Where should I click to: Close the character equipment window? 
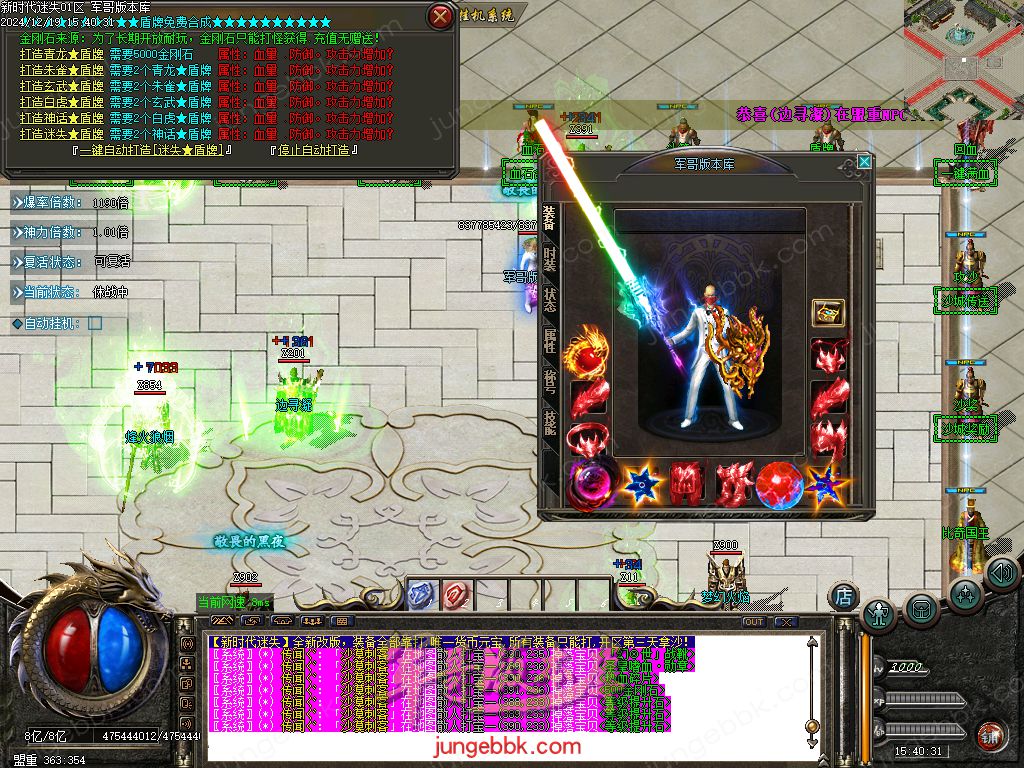tap(864, 161)
